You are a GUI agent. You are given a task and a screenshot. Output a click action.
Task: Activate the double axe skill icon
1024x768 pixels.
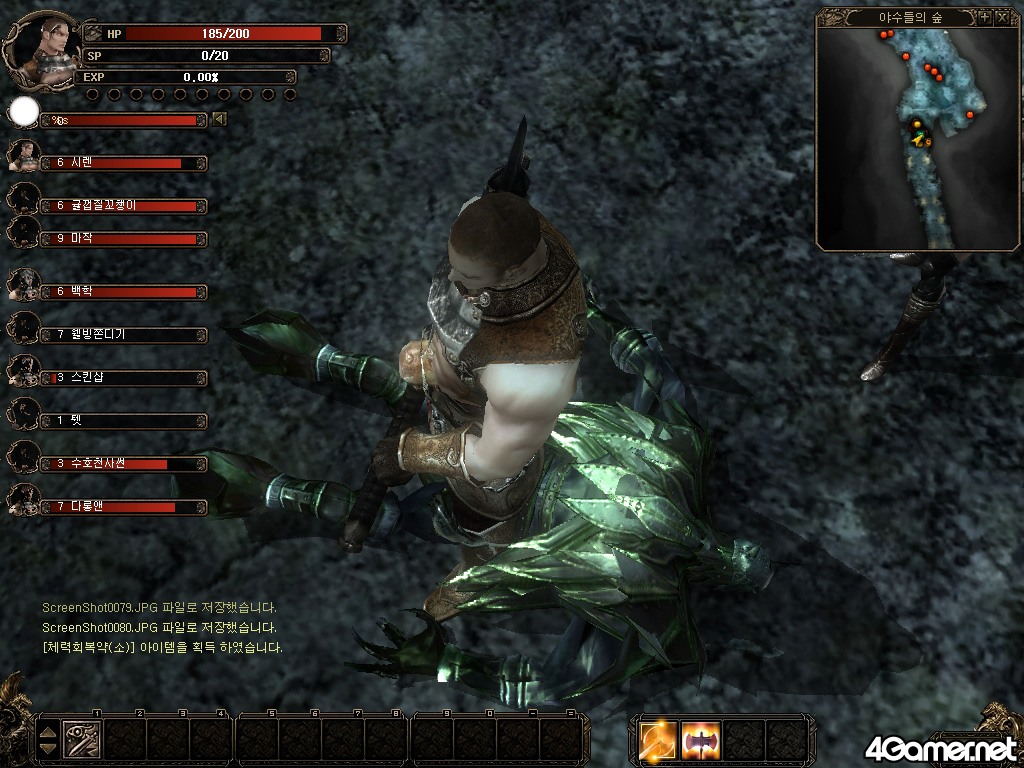(701, 740)
